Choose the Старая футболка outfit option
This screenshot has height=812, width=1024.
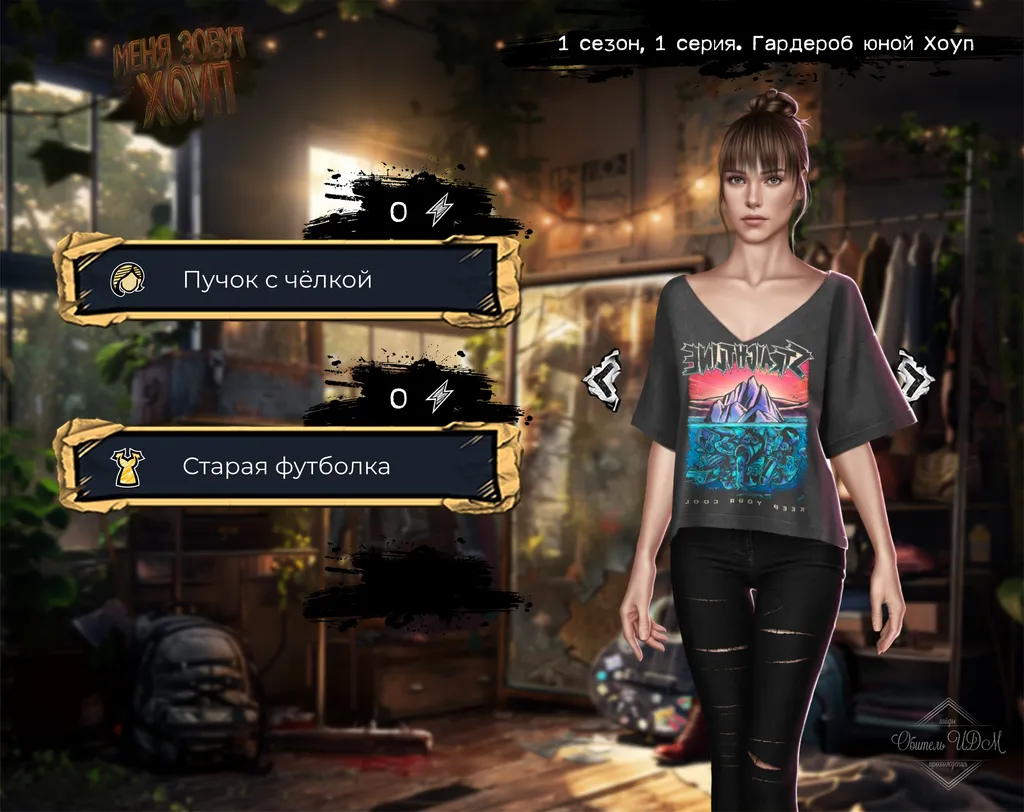[x=288, y=466]
